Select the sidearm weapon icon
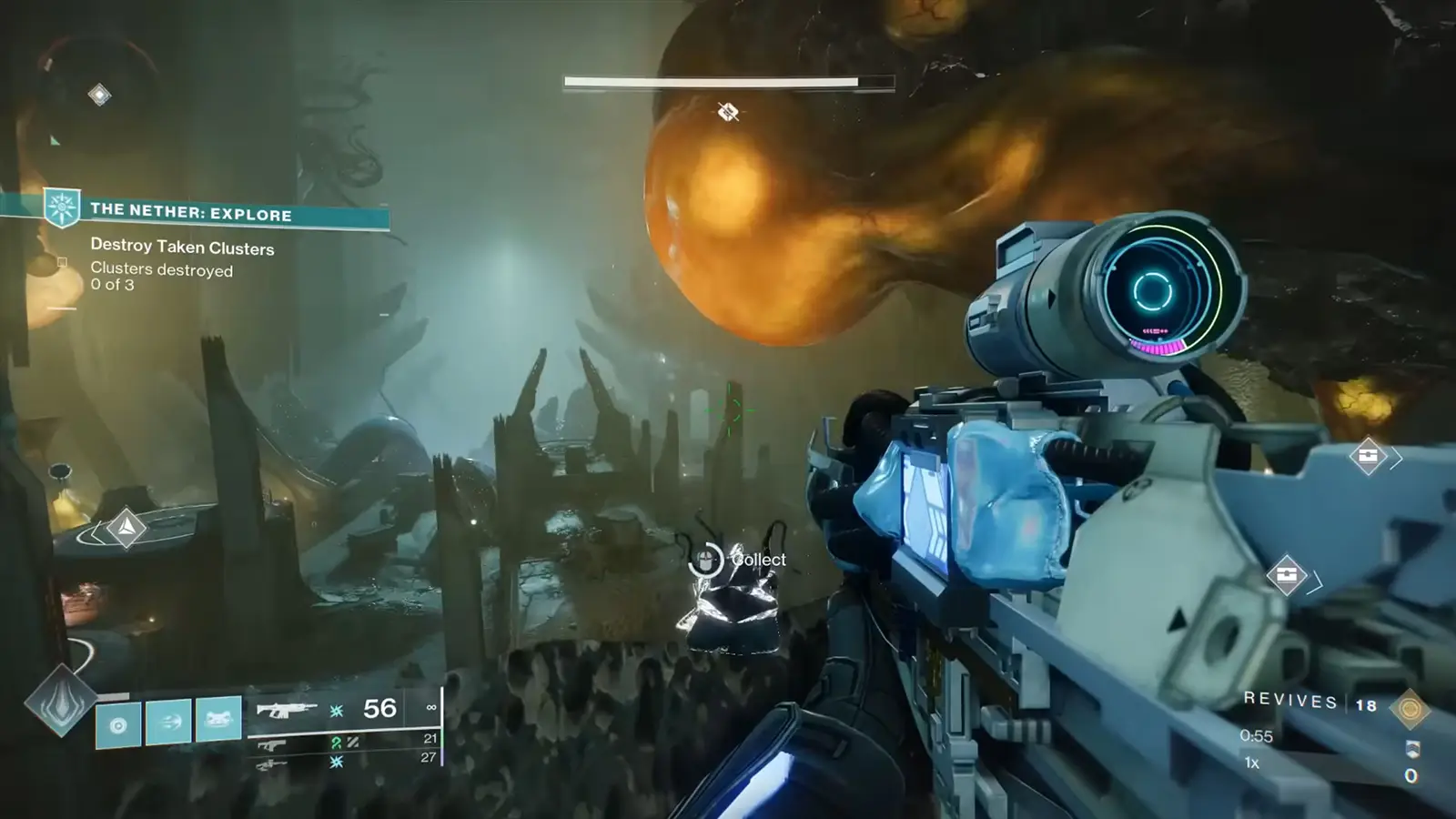Screen dimensions: 1456x819 click(x=270, y=746)
